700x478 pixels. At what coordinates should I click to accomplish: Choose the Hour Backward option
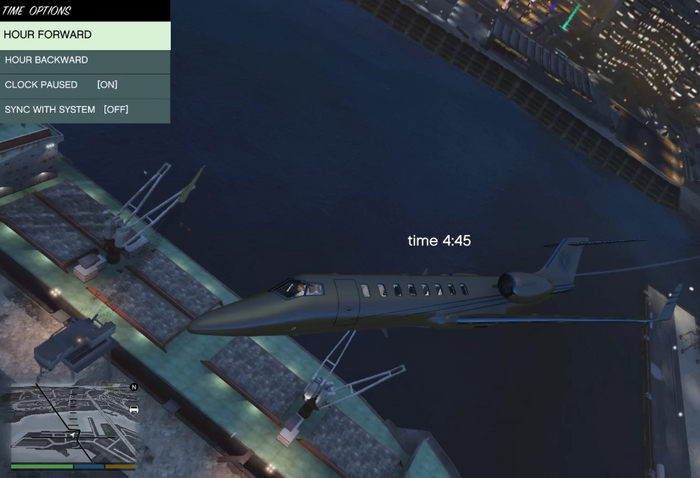[x=85, y=60]
